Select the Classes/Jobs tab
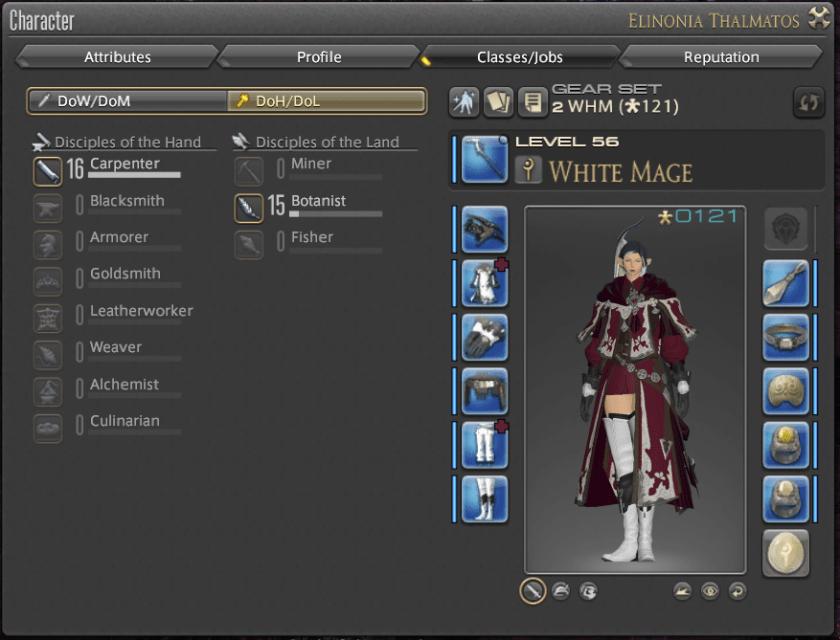 point(520,57)
